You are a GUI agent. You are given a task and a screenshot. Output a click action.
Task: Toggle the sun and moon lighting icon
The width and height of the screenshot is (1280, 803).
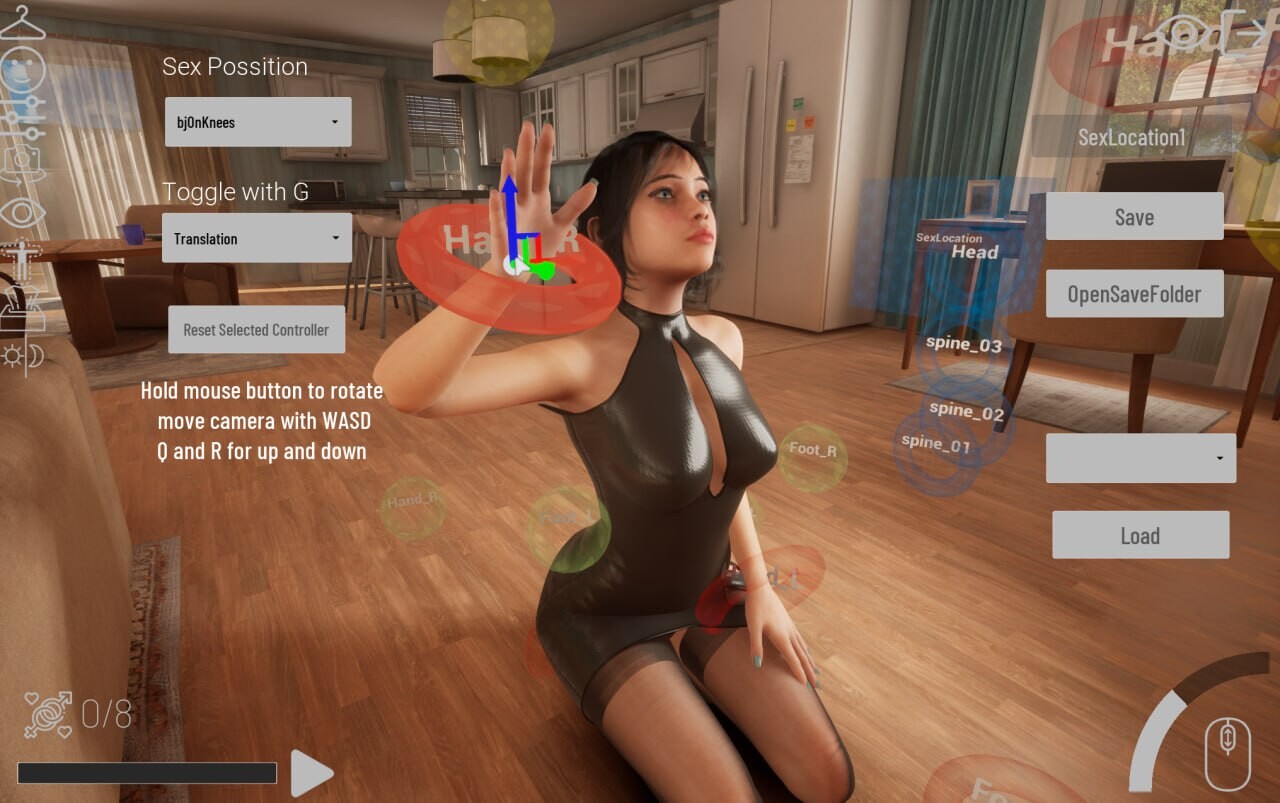[22, 355]
